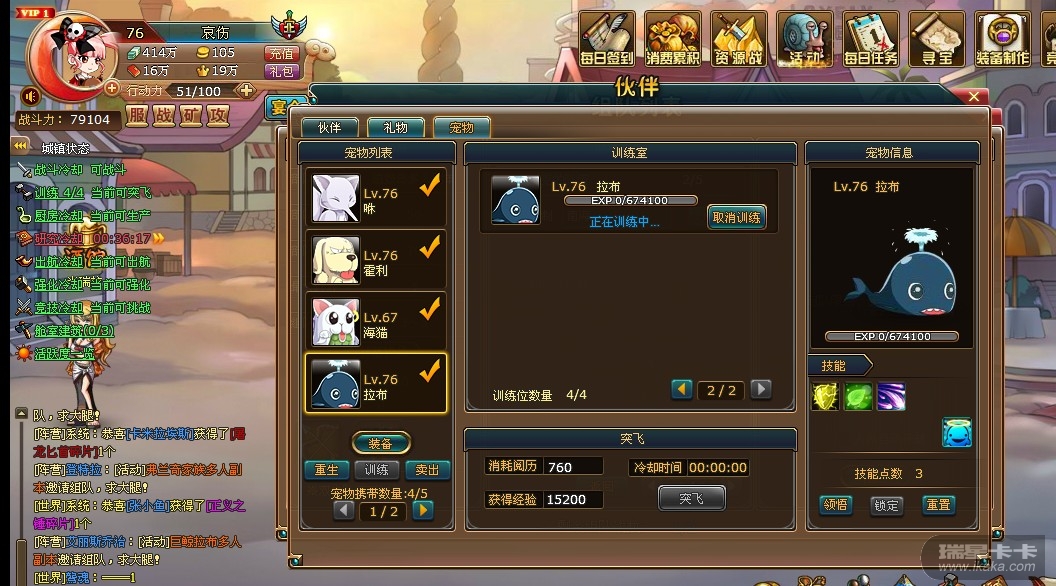Click the 充值 recharge button

coord(281,53)
